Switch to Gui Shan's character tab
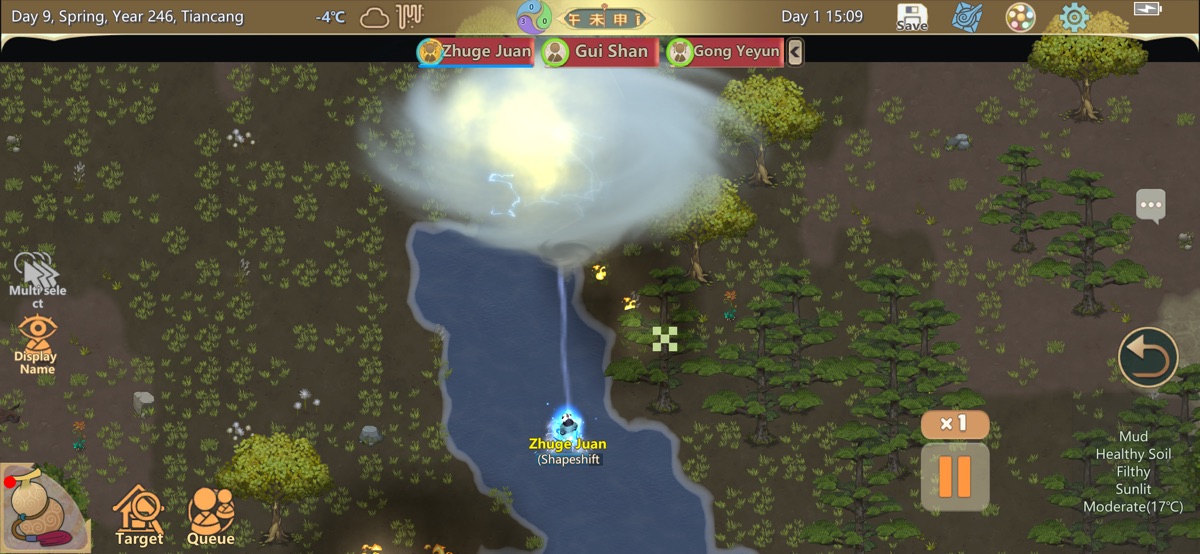Viewport: 1200px width, 554px height. point(600,52)
